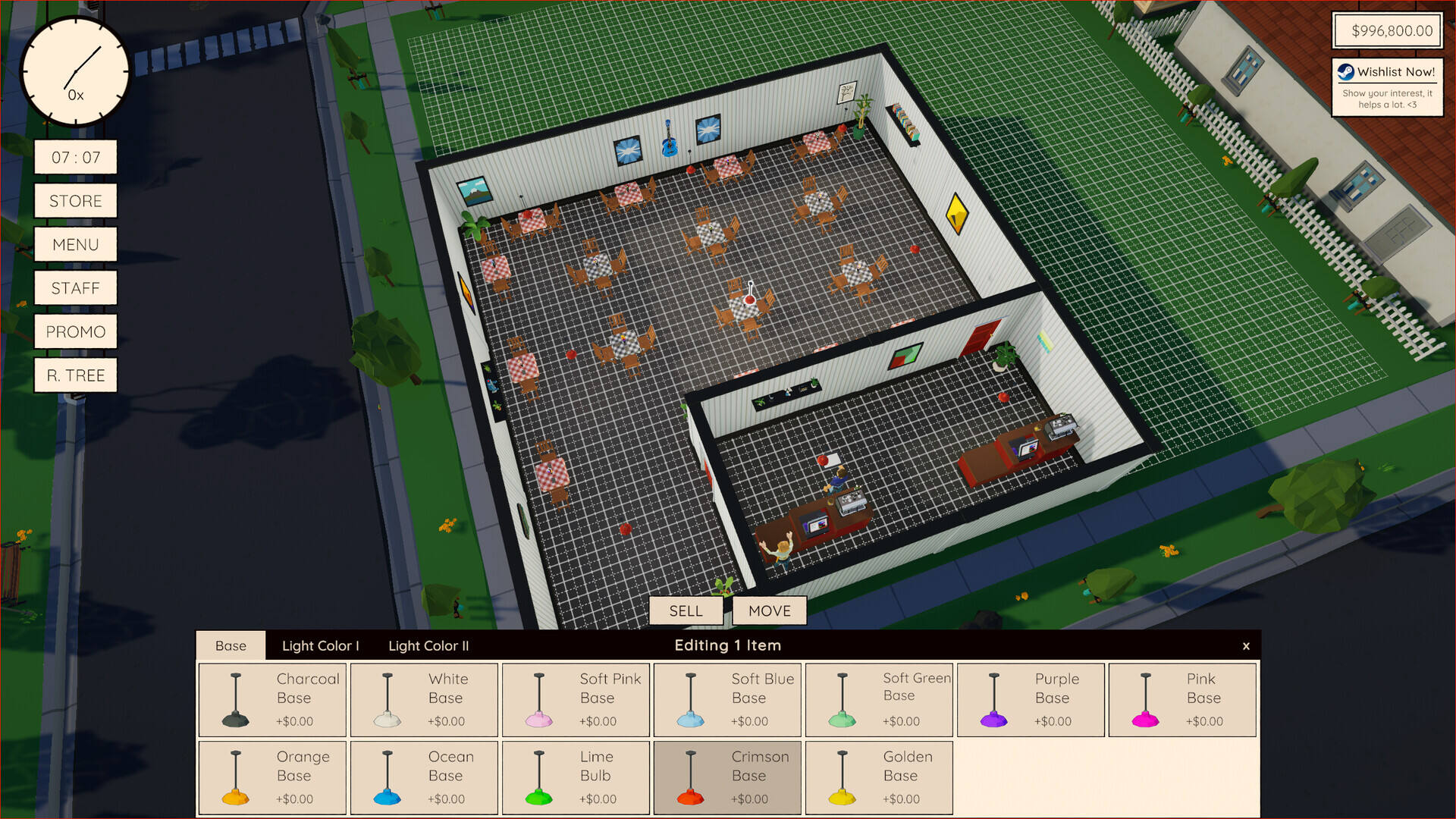Open the MENU panel
The width and height of the screenshot is (1456, 819).
(76, 244)
